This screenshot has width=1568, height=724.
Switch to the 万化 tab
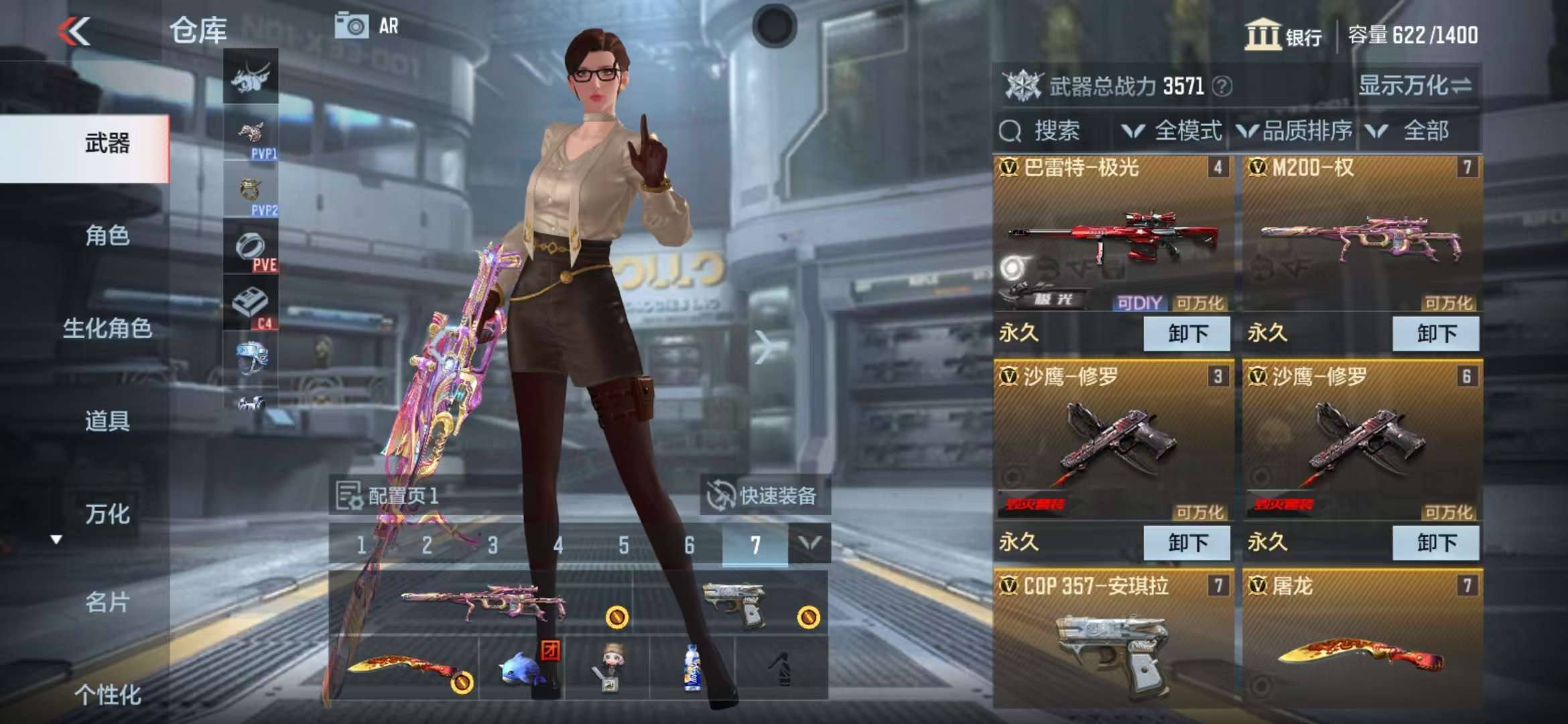coord(107,514)
